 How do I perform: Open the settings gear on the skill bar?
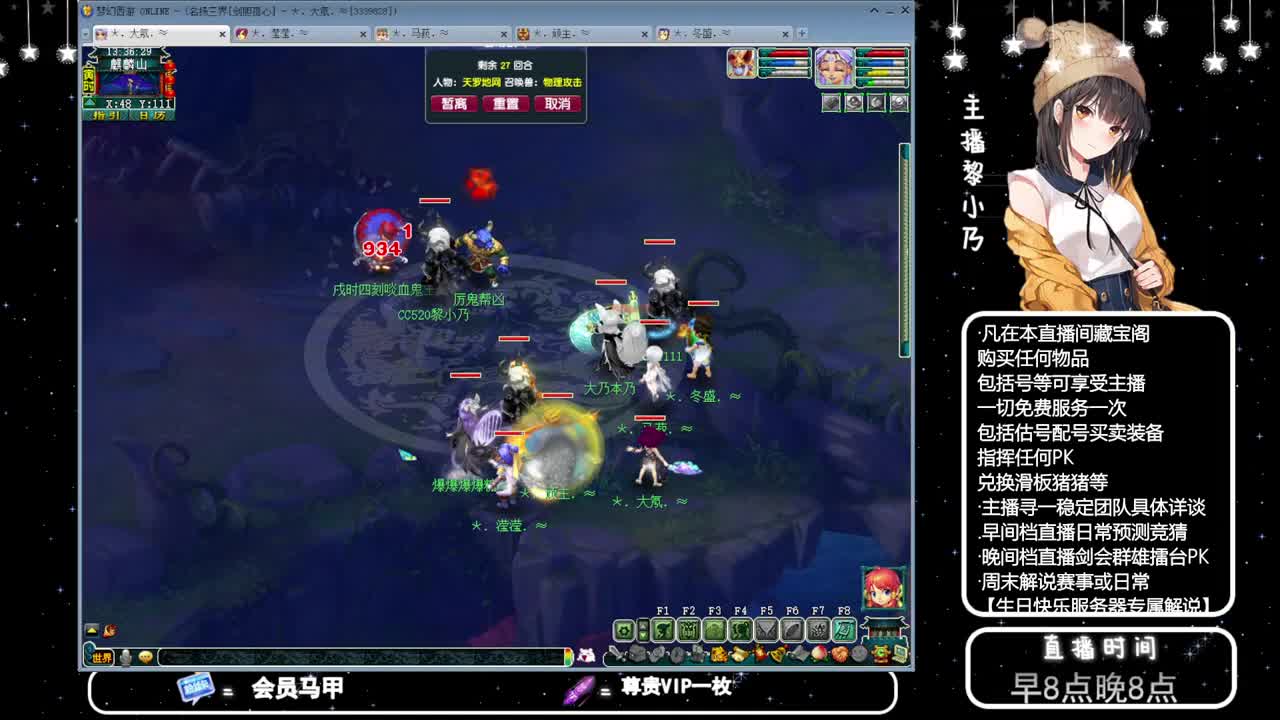coord(623,628)
